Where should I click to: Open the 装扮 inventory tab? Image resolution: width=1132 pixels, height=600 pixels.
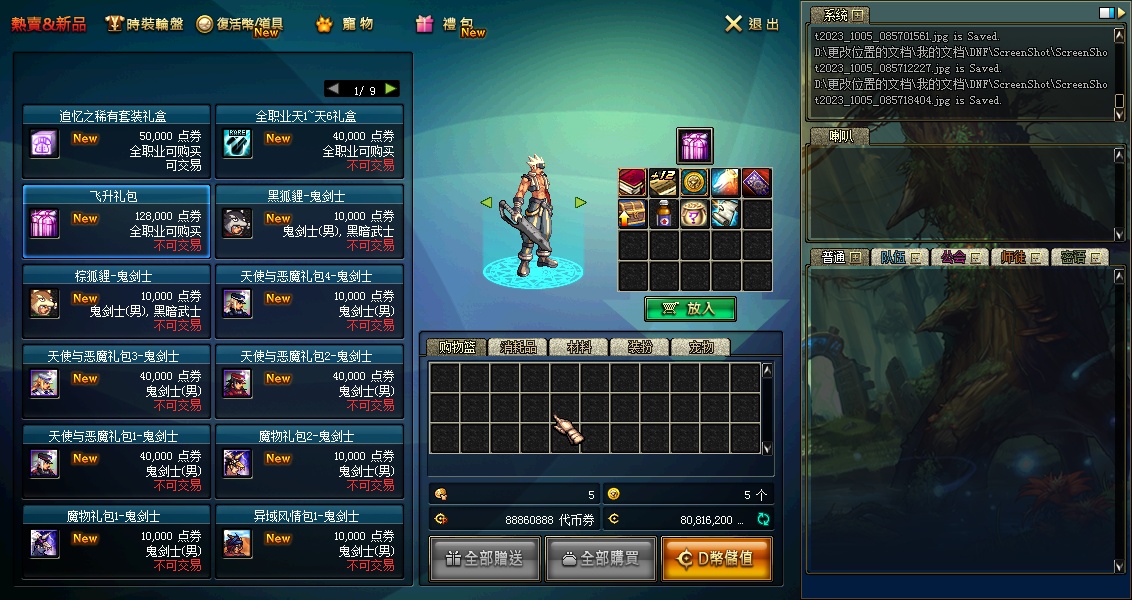640,347
